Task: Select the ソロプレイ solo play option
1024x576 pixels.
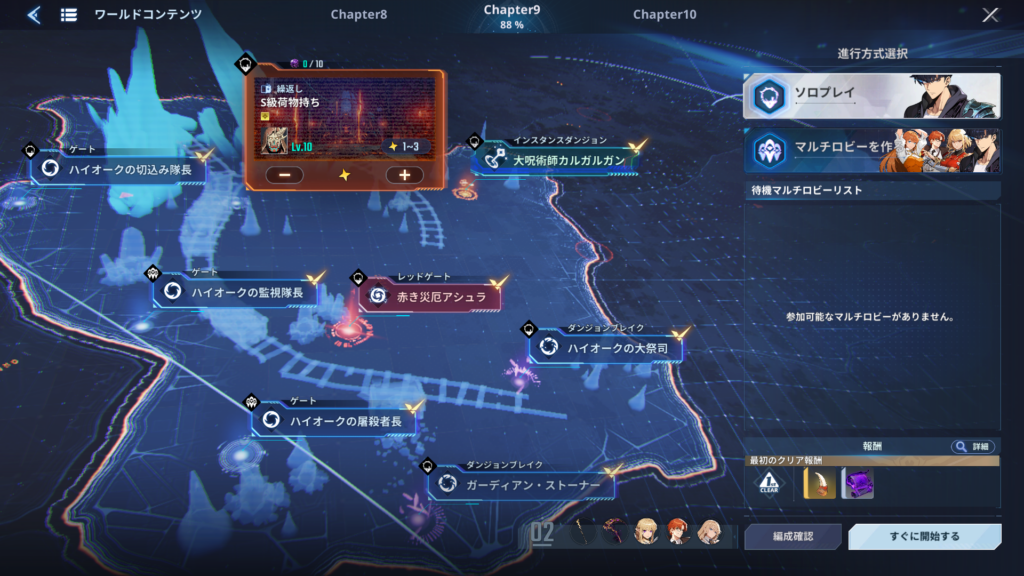Action: click(x=871, y=96)
